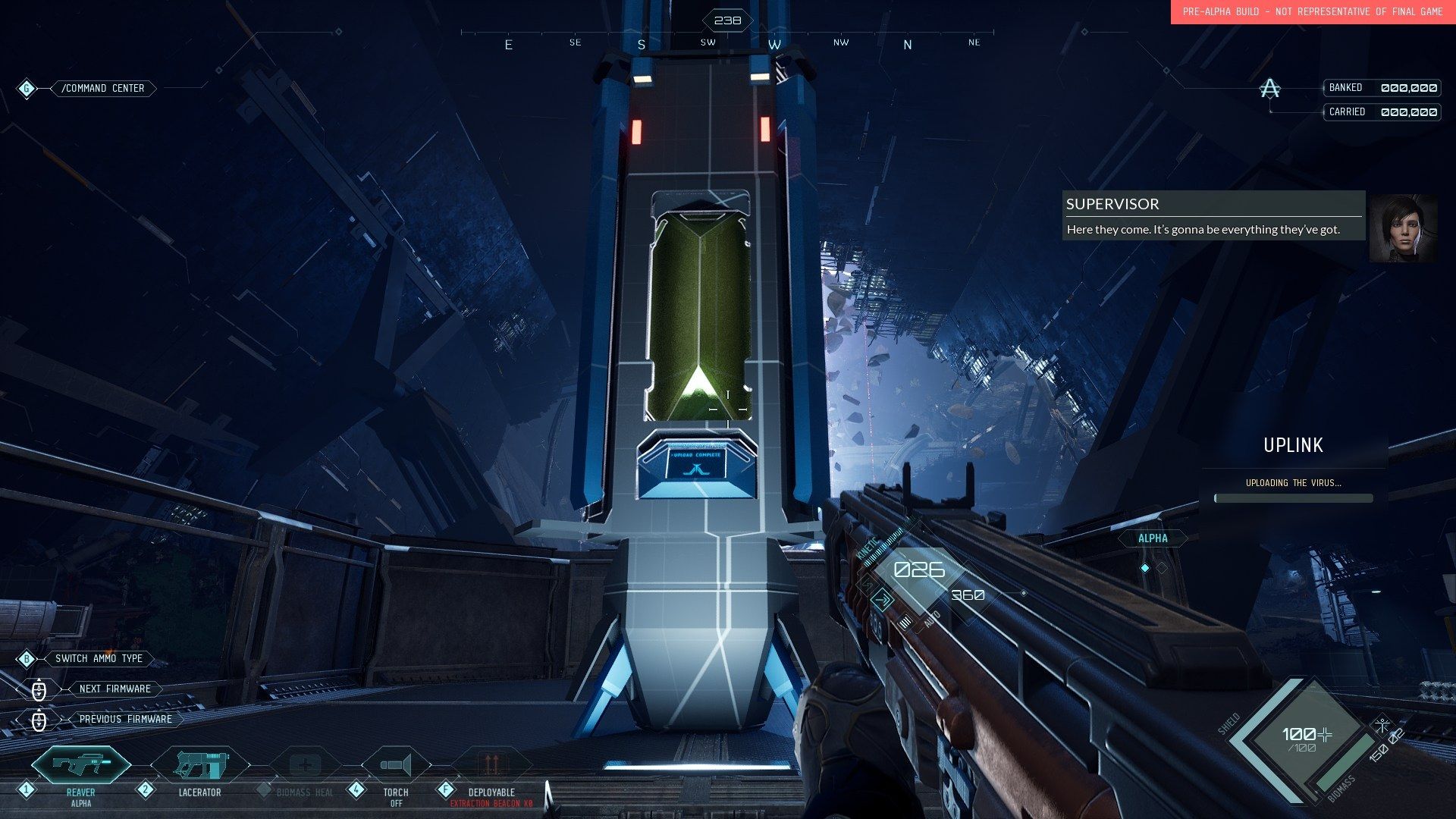
Task: Select the Reaver weapon slot
Action: [81, 765]
